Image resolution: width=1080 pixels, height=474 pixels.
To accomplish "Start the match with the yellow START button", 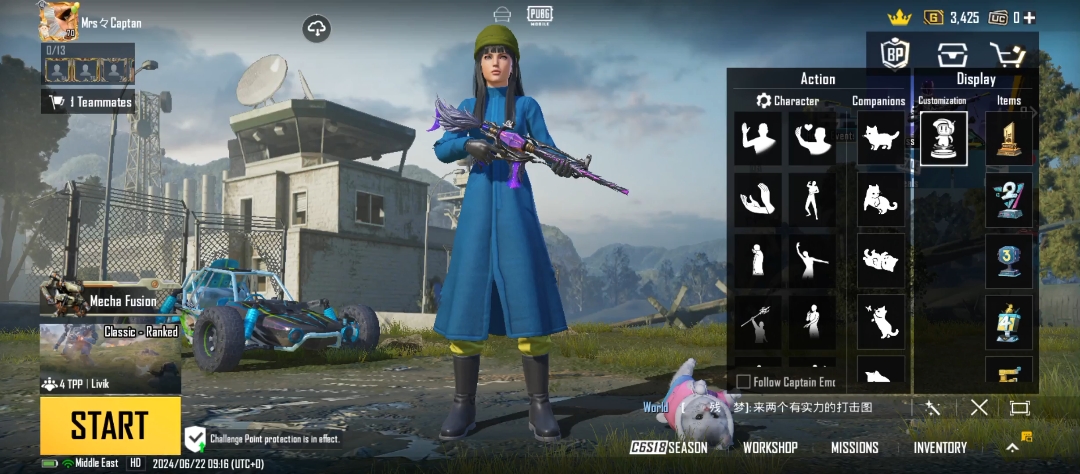I will 110,426.
